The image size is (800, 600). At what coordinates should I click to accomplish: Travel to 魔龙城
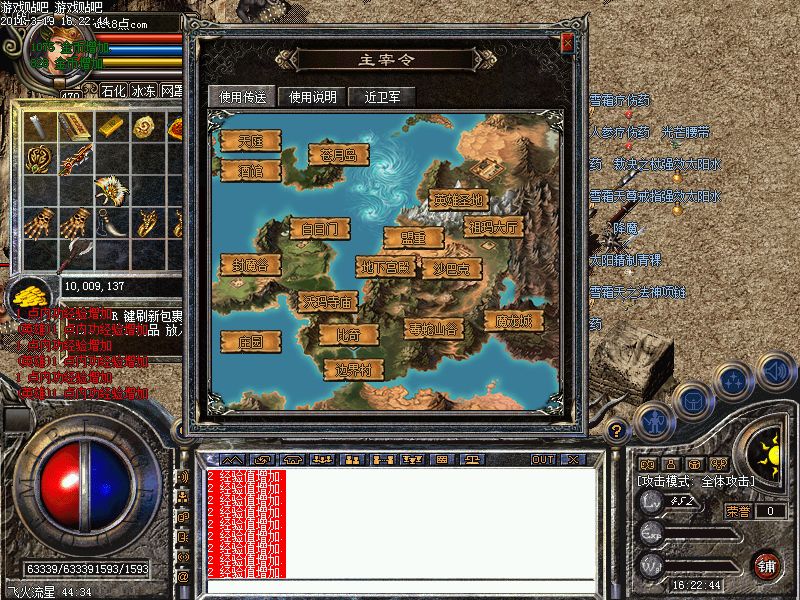point(514,321)
